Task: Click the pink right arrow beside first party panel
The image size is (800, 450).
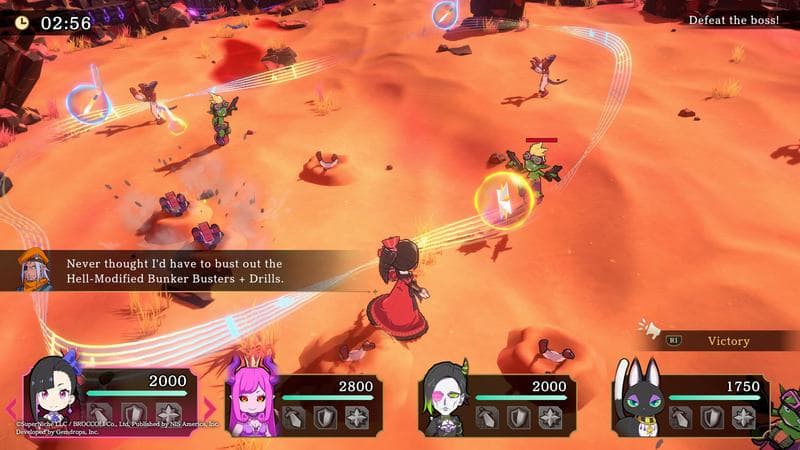Action: tap(210, 407)
